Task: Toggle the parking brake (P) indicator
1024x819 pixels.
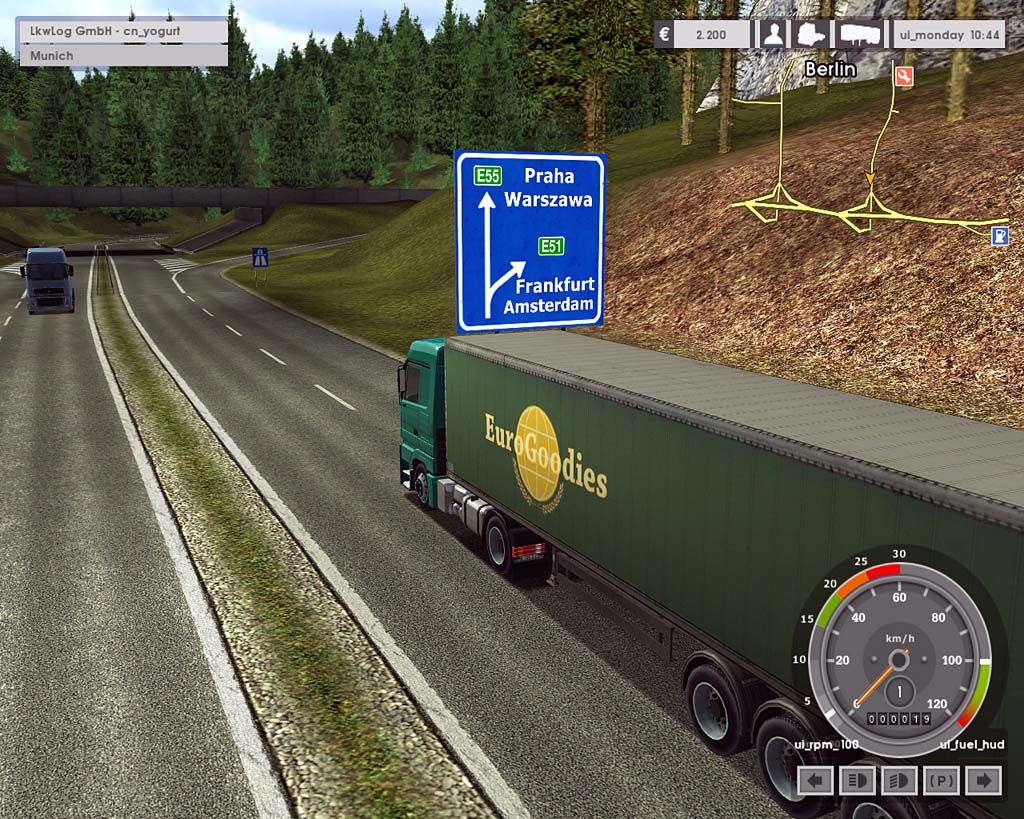Action: (941, 780)
